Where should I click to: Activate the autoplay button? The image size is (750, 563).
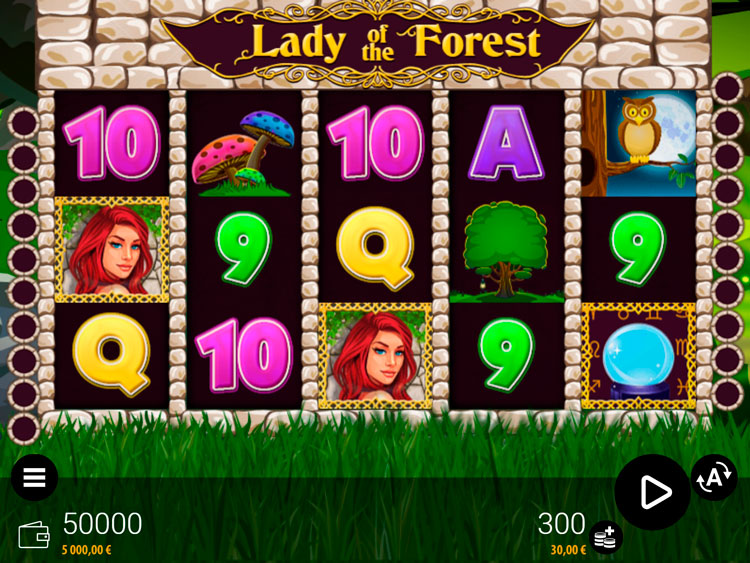point(714,478)
